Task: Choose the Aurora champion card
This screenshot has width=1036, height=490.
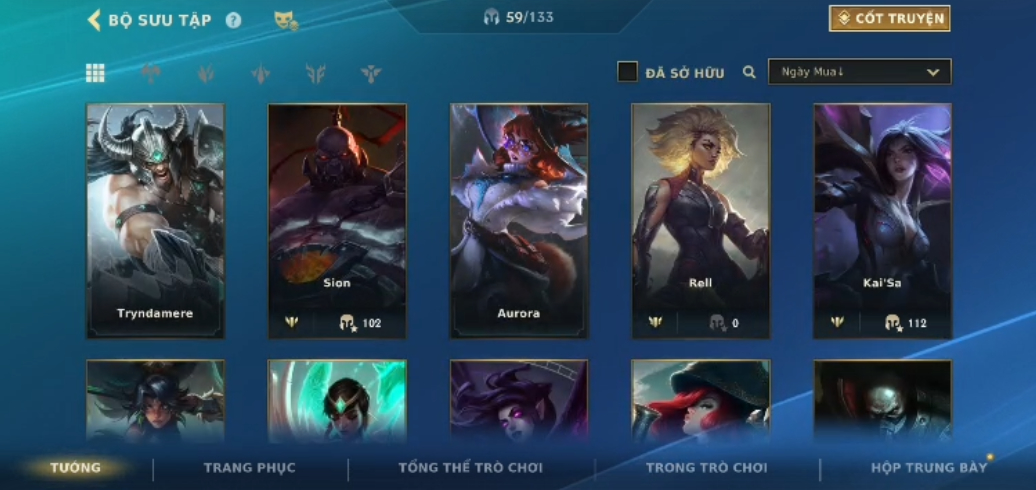Action: [519, 220]
